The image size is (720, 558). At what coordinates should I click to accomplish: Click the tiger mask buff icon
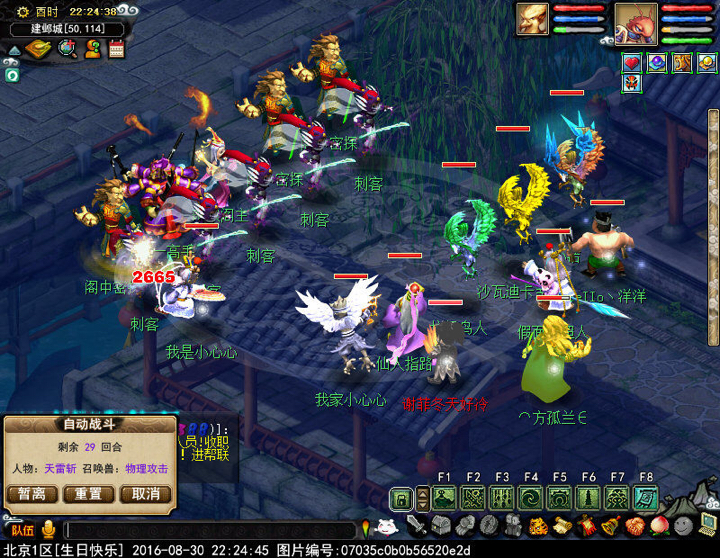coord(682,63)
